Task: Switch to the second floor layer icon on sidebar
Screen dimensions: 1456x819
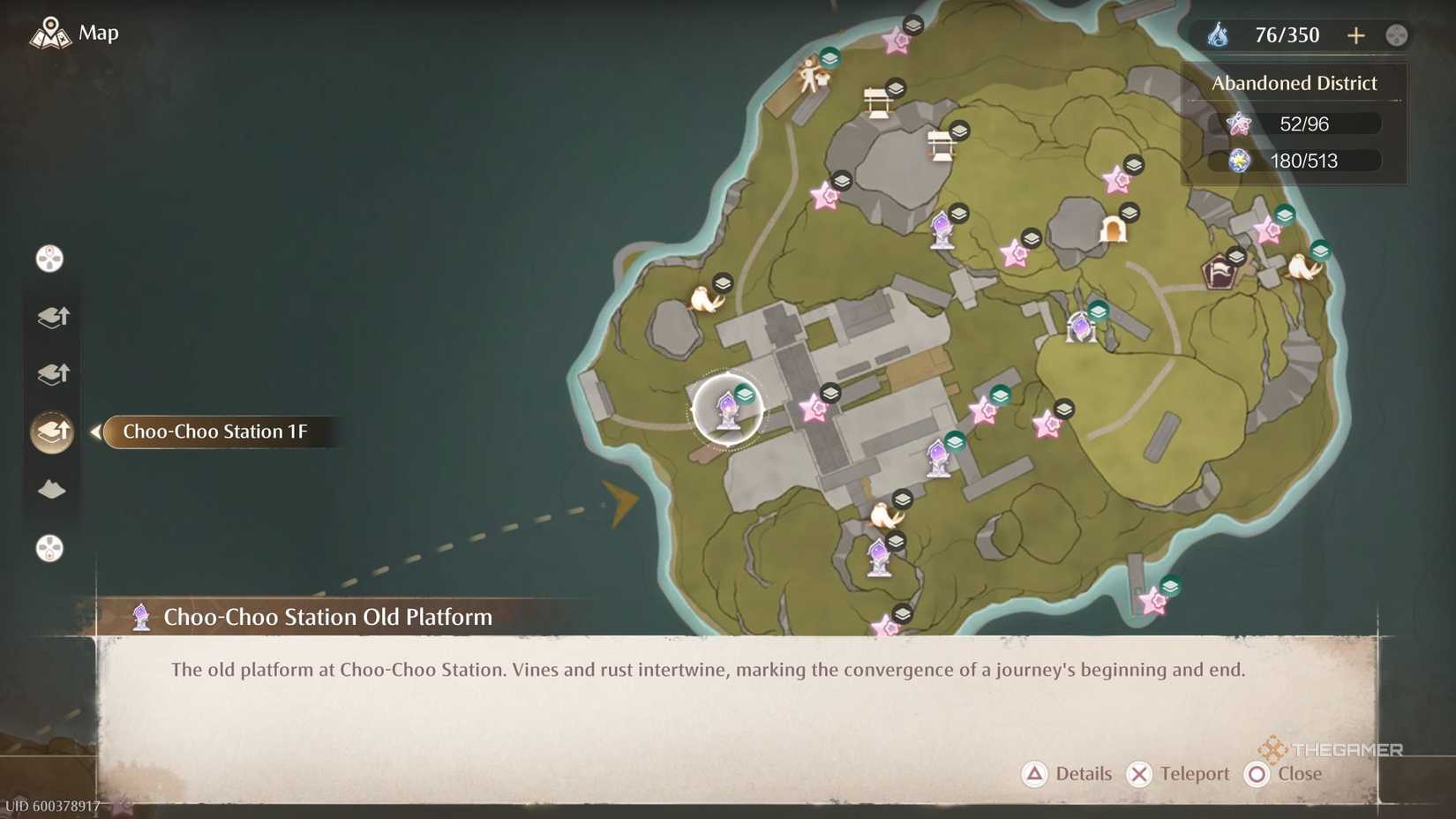Action: click(51, 373)
